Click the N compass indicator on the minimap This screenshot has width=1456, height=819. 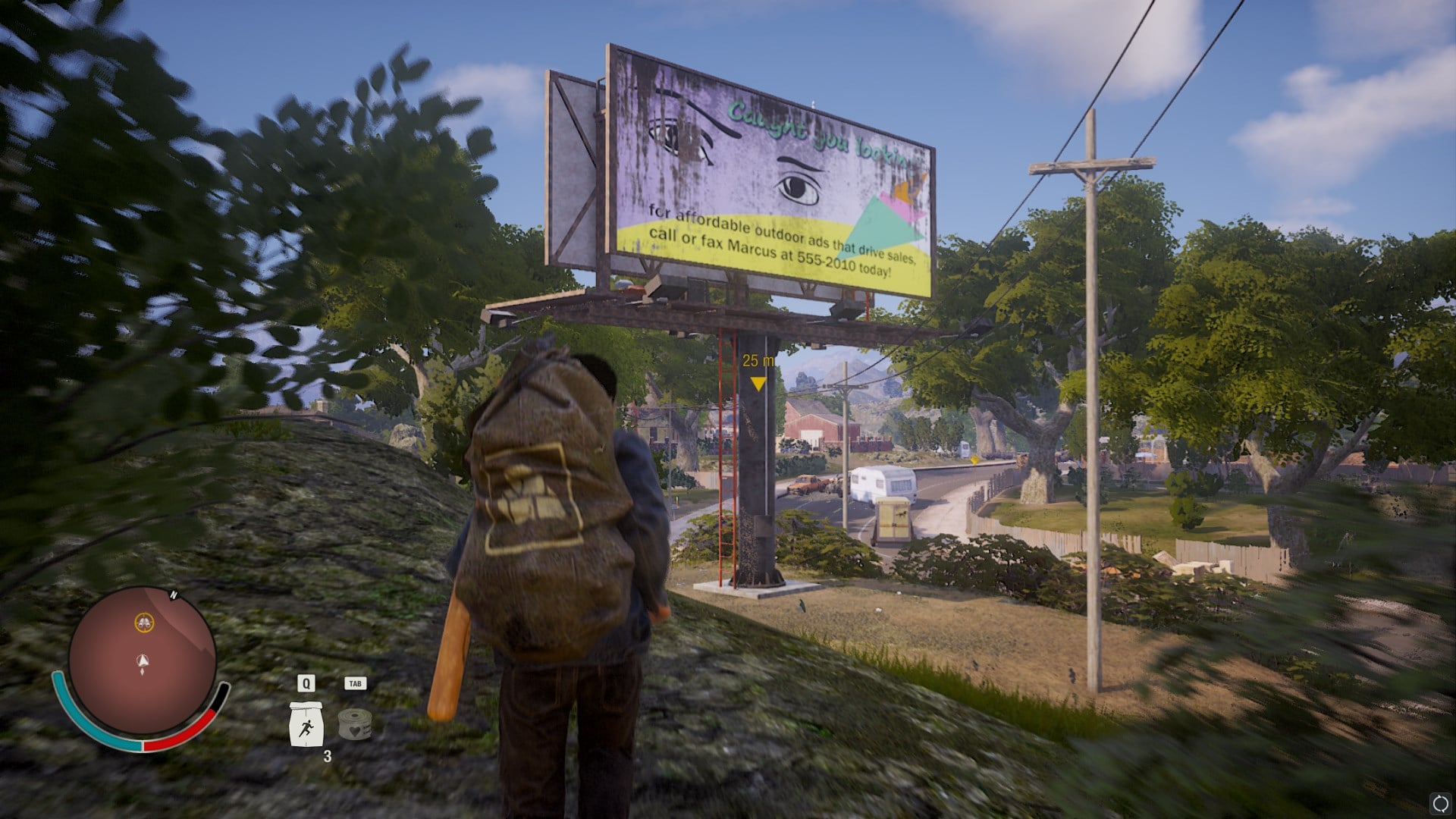tap(173, 596)
